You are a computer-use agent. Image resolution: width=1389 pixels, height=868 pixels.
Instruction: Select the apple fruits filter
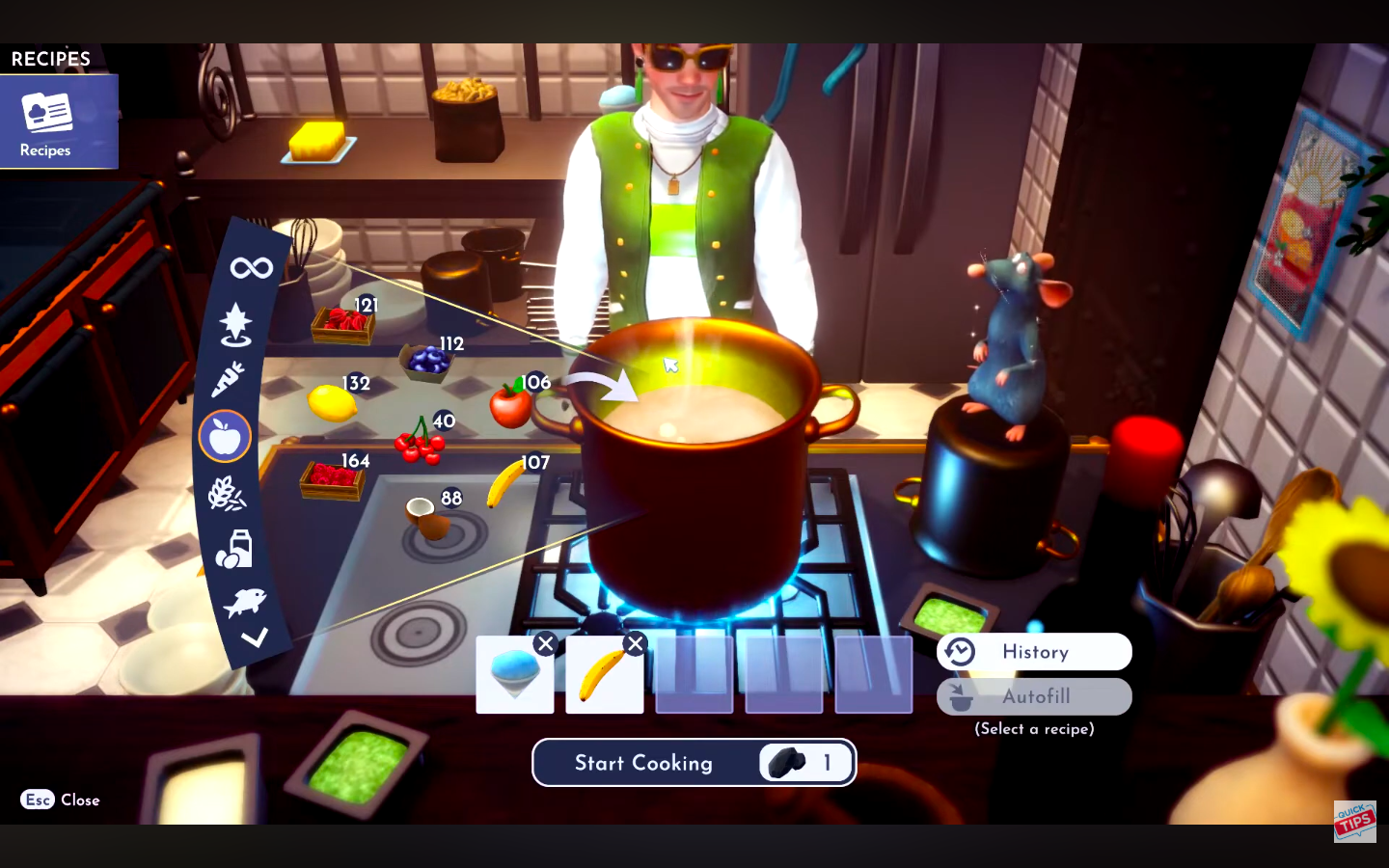pos(225,436)
